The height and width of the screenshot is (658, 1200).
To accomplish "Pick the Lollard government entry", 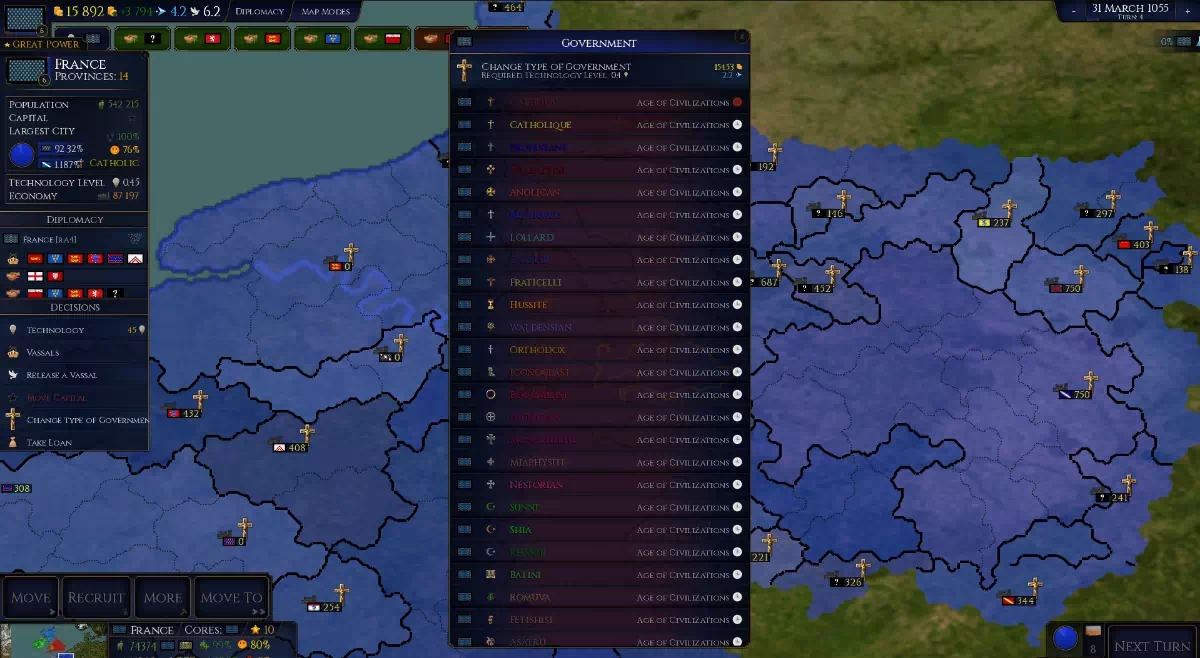I will [x=600, y=237].
